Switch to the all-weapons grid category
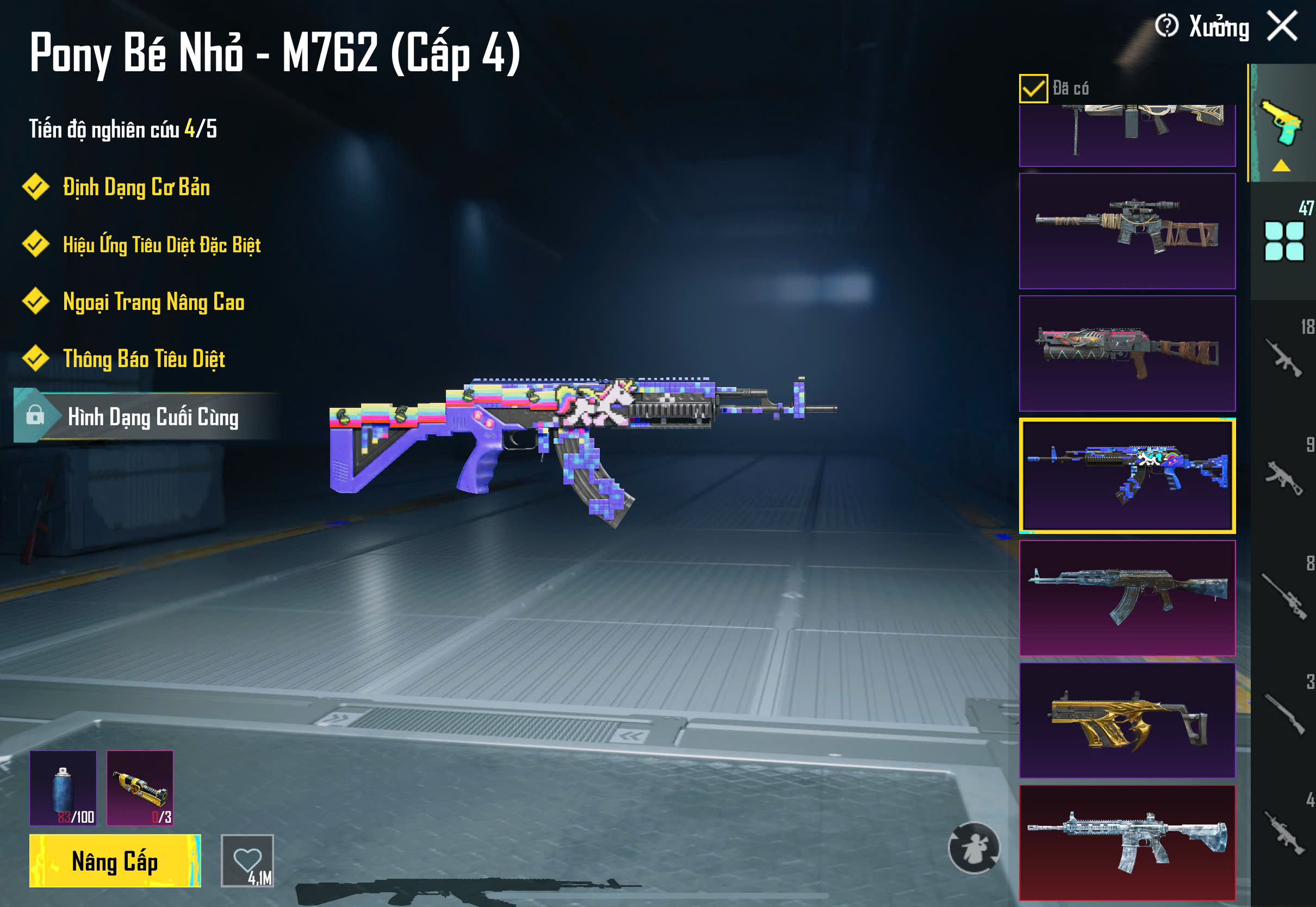This screenshot has width=1316, height=907. 1283,241
